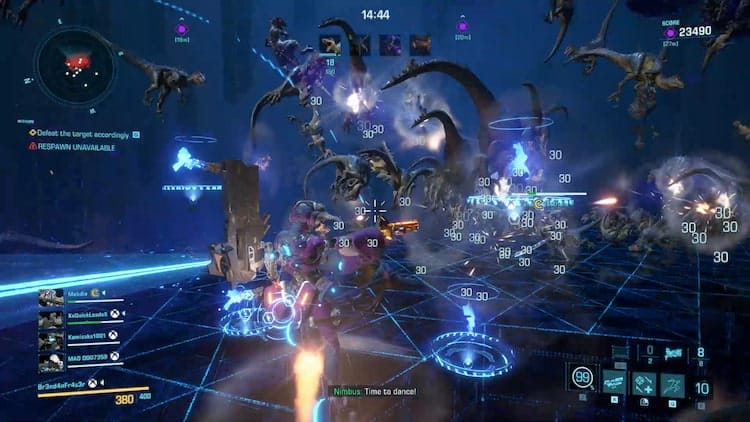Select teammate KxQuickLoadxX in the squad list
The height and width of the screenshot is (422, 750).
click(x=83, y=313)
